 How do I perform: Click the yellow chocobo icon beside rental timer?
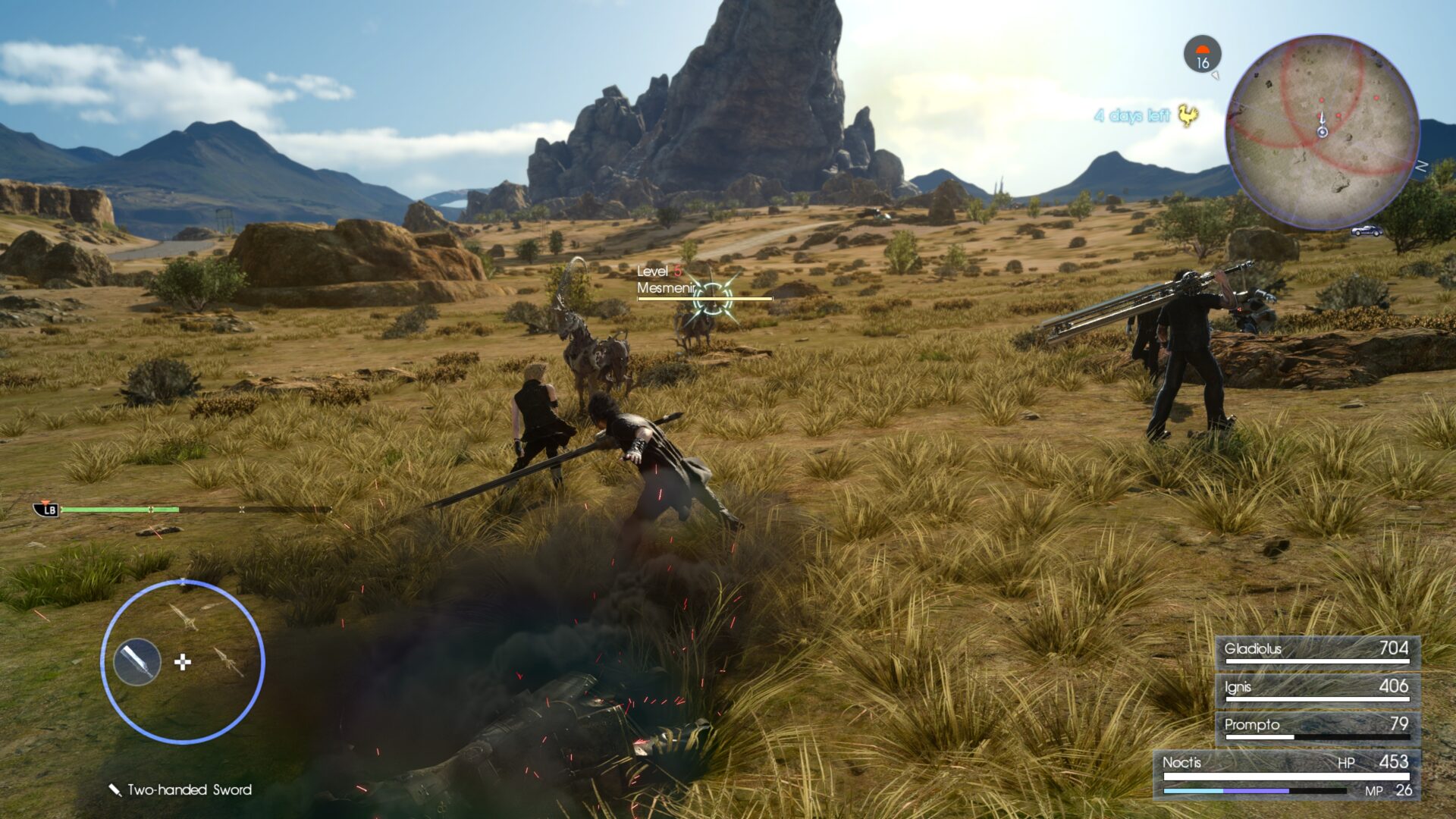1188,117
